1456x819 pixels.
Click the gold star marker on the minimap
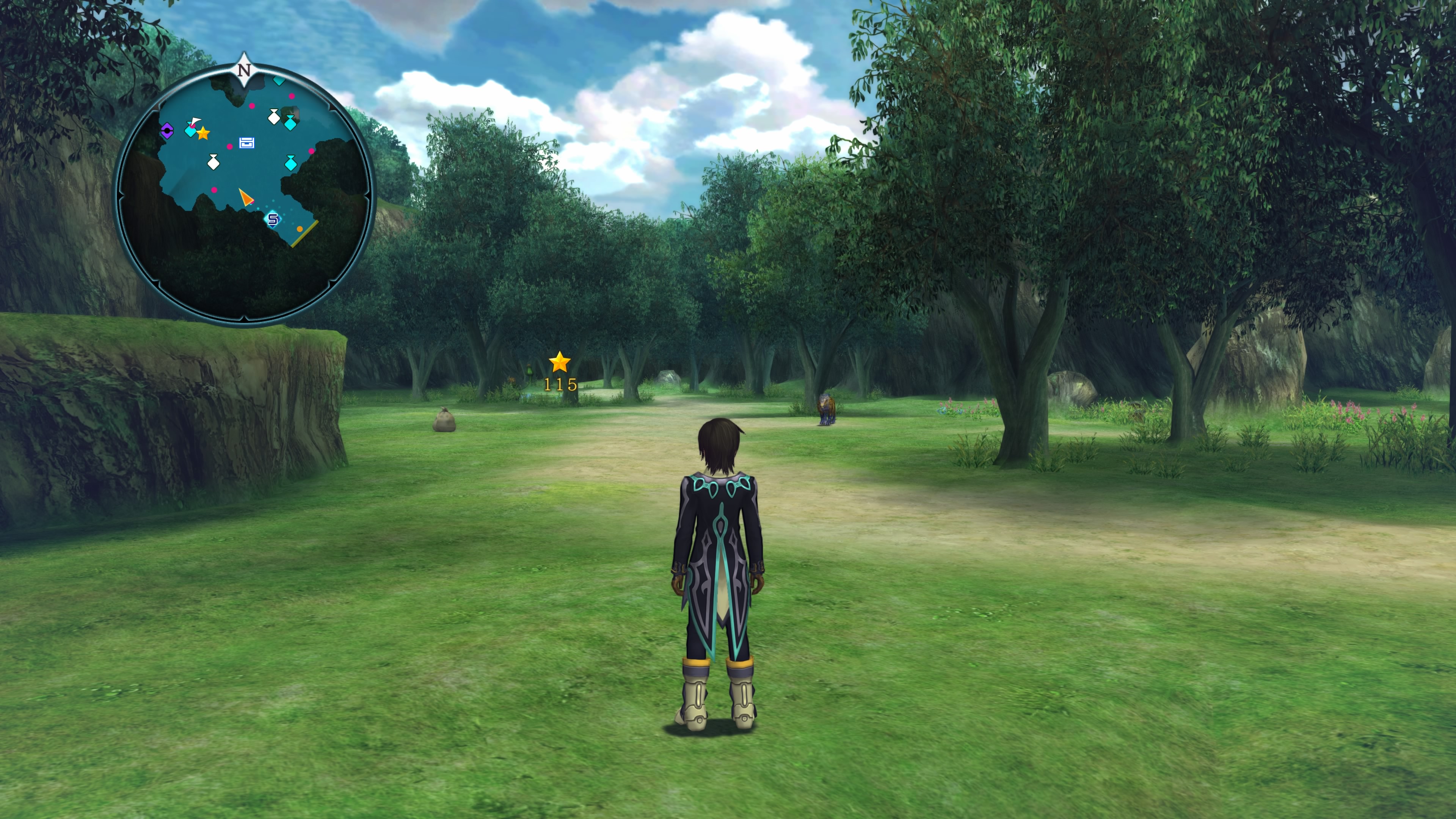click(203, 133)
